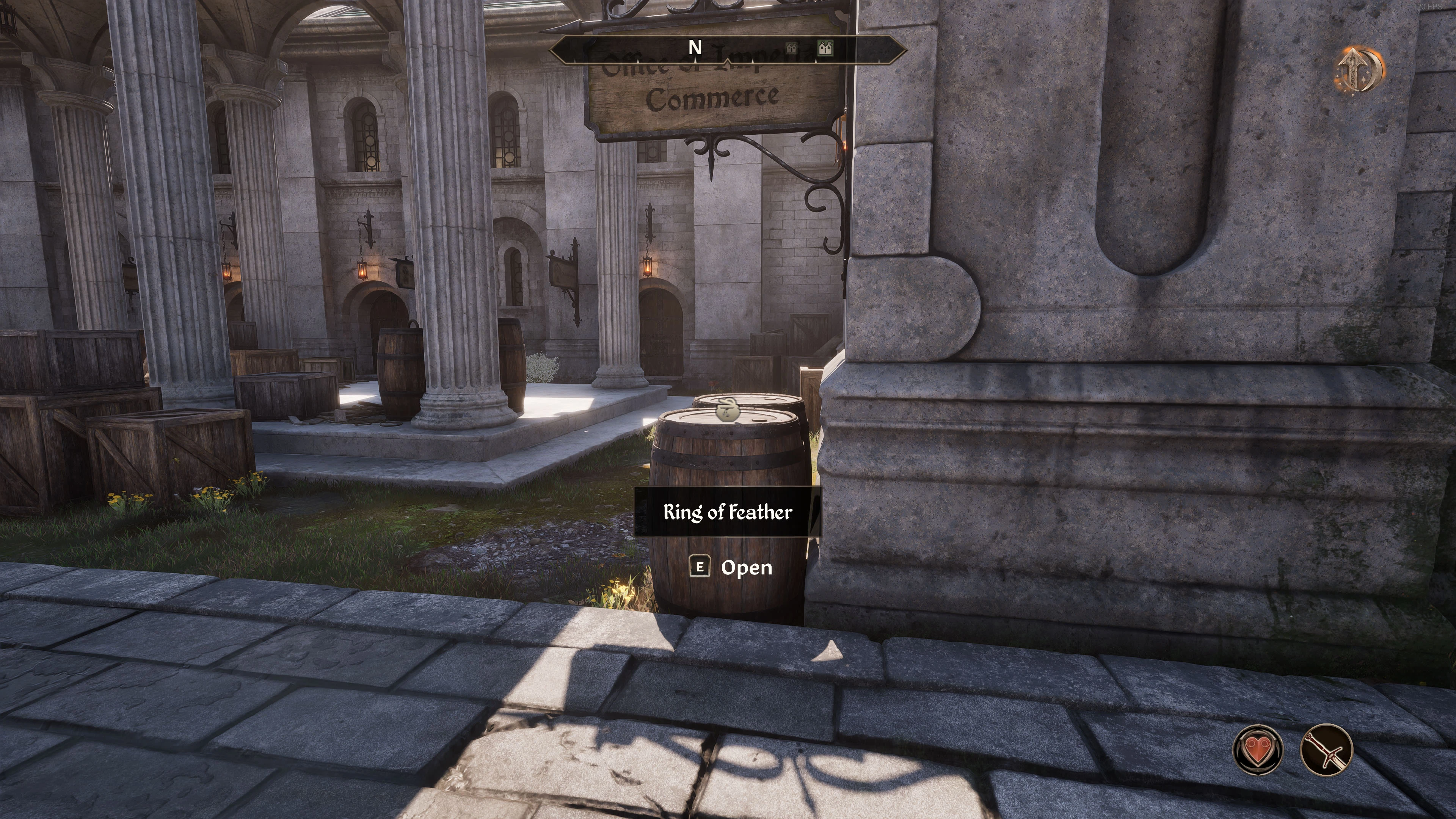Screen dimensions: 1456x819
Task: Select the bright city marker on compass
Action: point(826,48)
